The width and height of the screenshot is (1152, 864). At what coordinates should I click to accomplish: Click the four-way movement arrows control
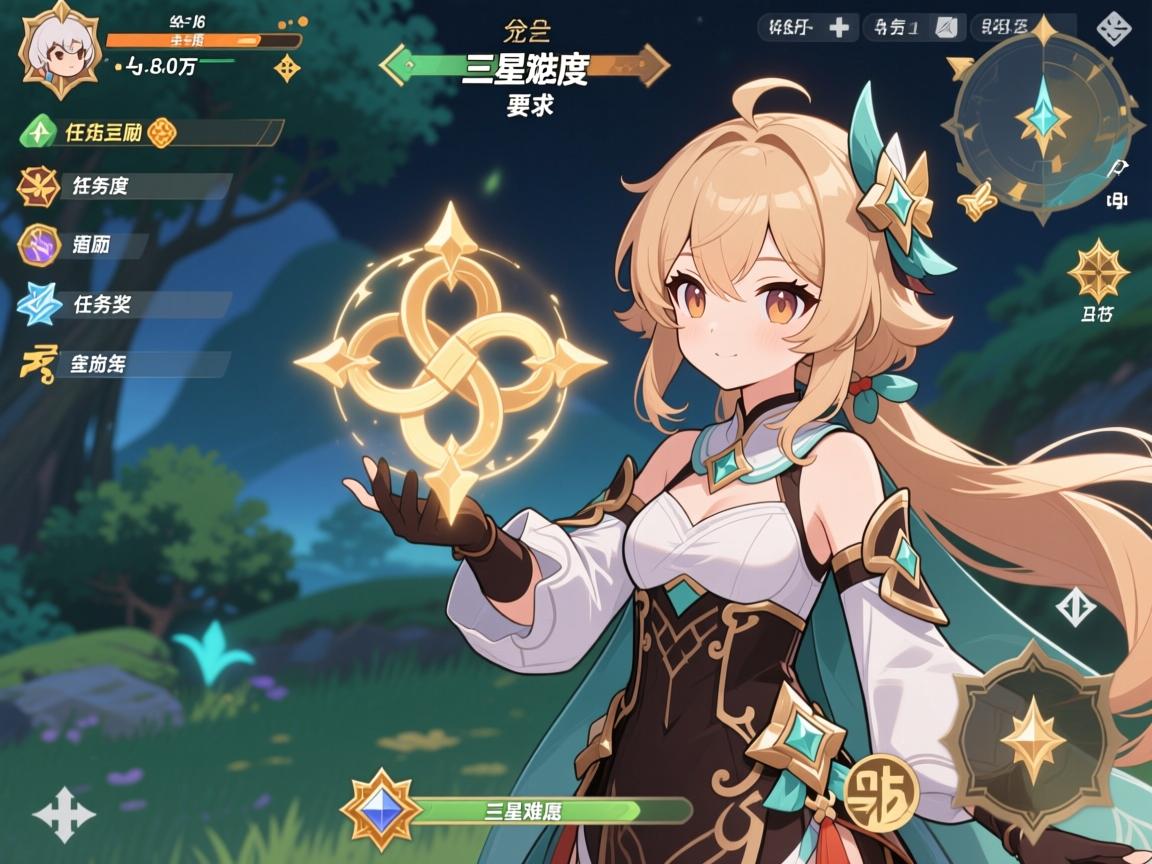coord(63,813)
